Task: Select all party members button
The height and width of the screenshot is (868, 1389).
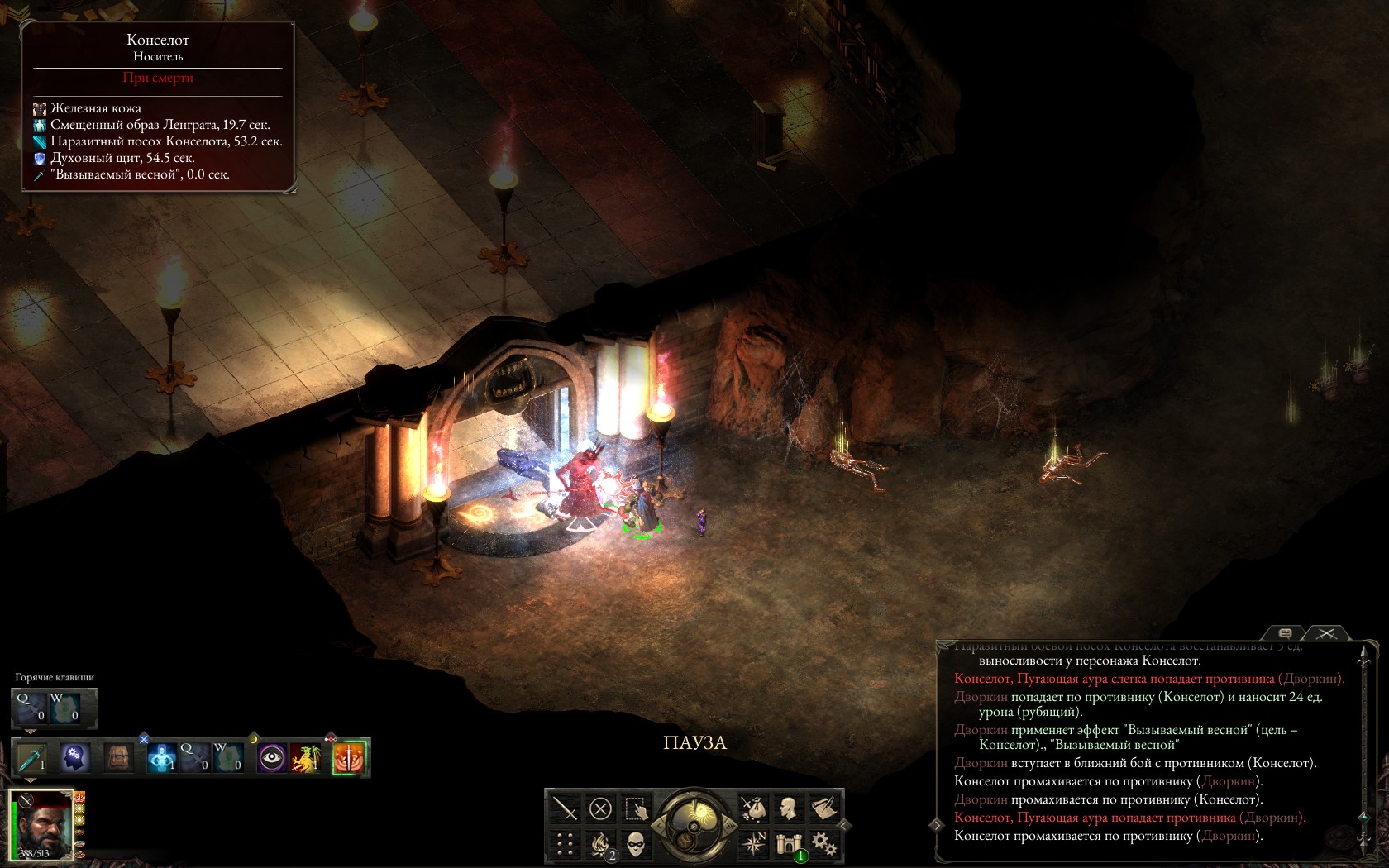Action: pyautogui.click(x=637, y=808)
